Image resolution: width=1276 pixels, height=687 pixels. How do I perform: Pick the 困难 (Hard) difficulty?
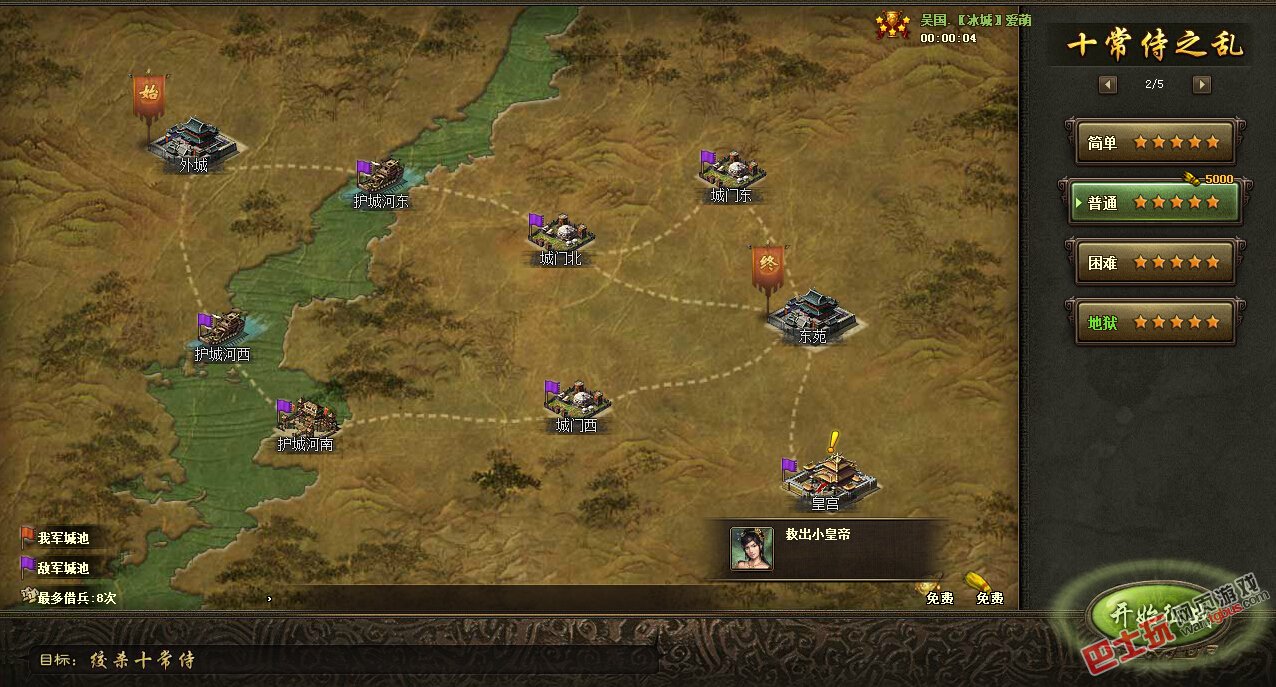pos(1154,263)
